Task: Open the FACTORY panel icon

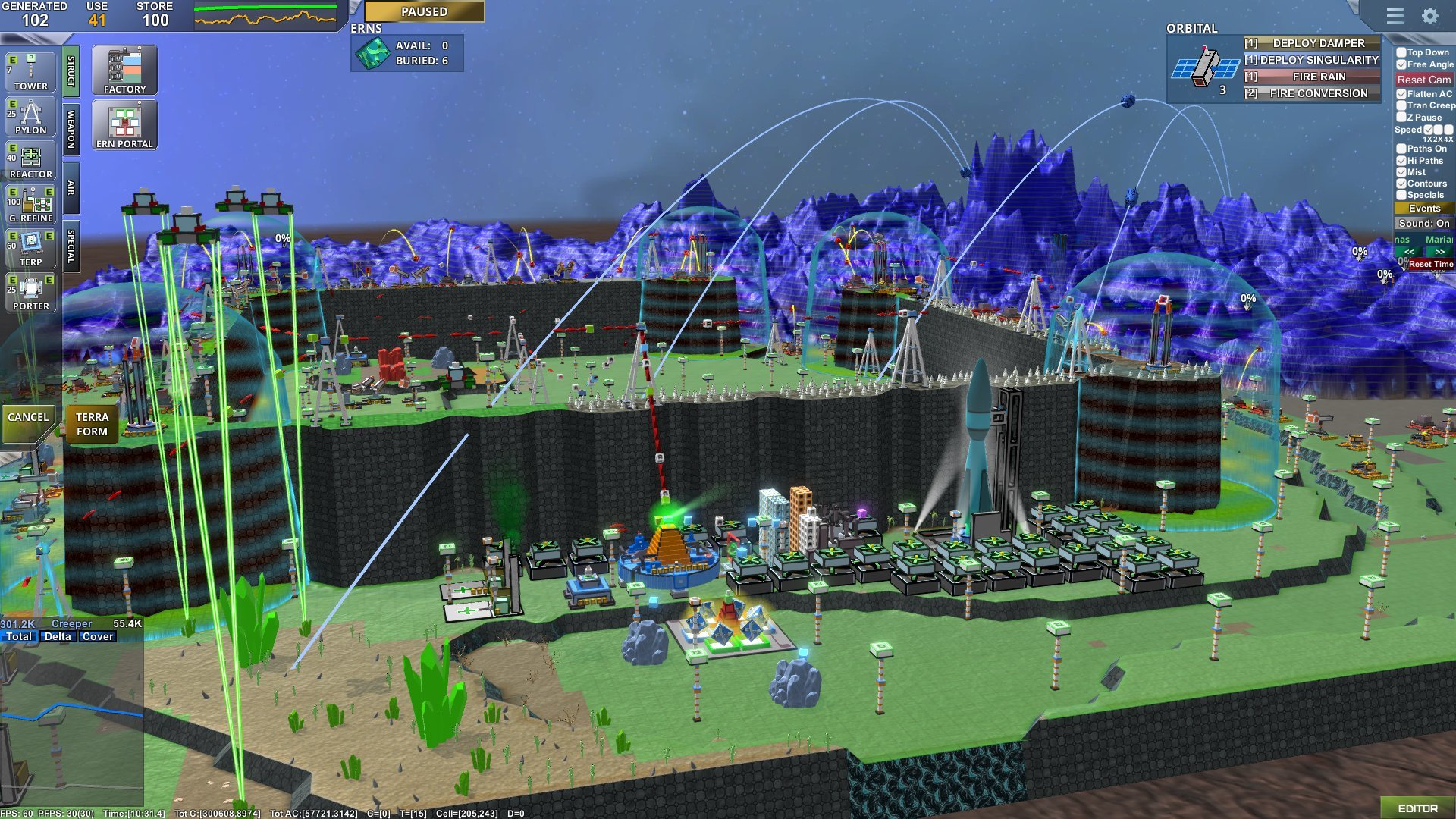Action: click(124, 68)
